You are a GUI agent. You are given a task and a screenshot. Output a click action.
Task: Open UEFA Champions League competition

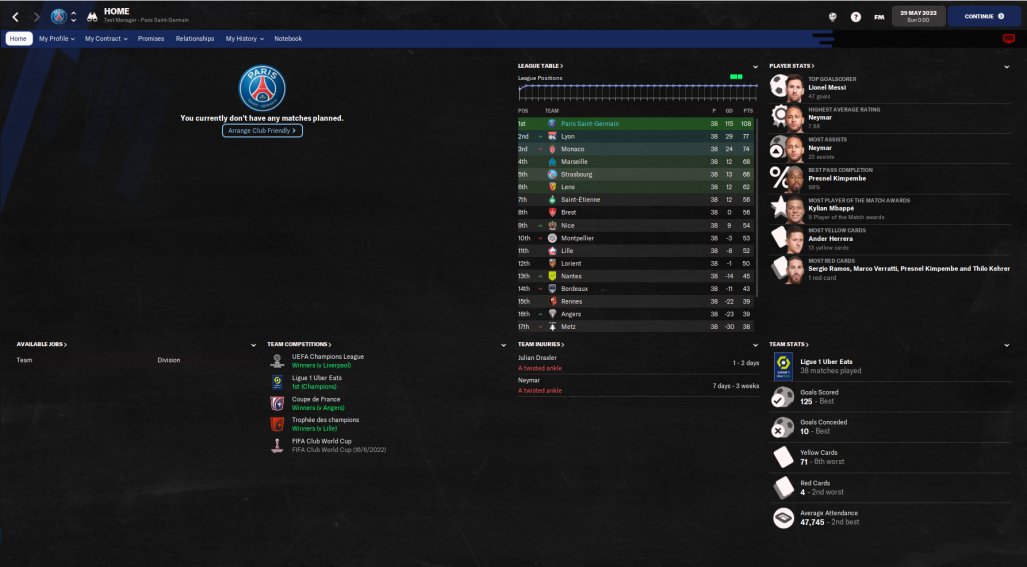tap(327, 357)
